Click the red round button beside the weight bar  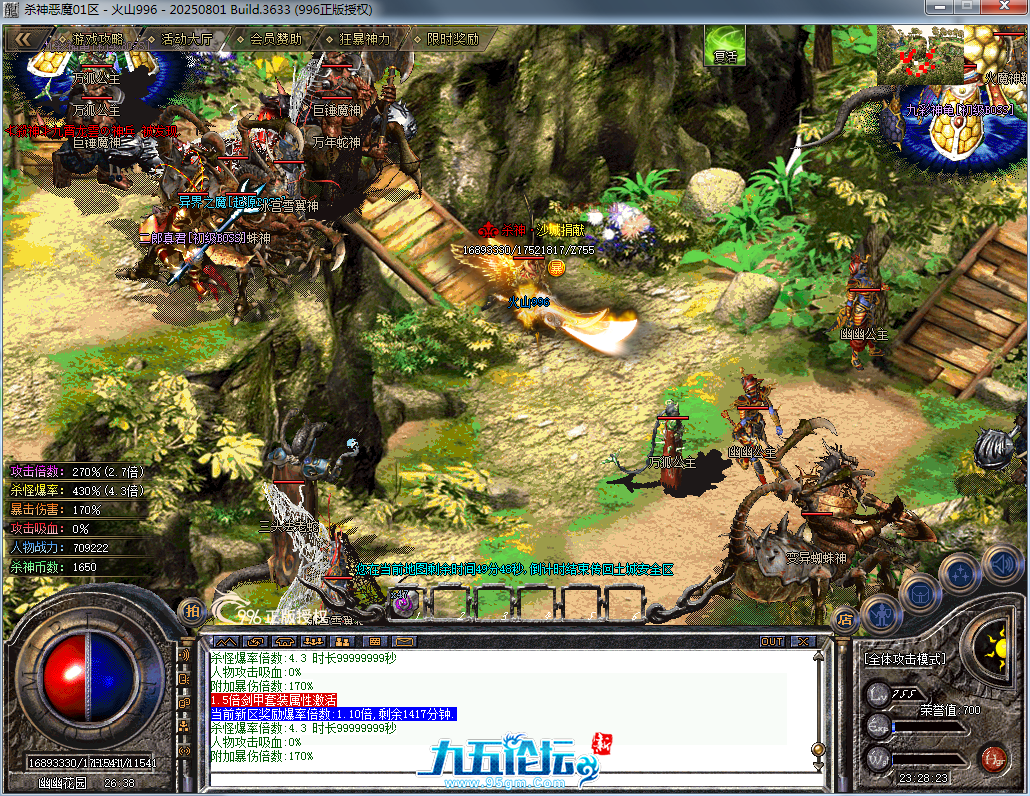point(992,757)
